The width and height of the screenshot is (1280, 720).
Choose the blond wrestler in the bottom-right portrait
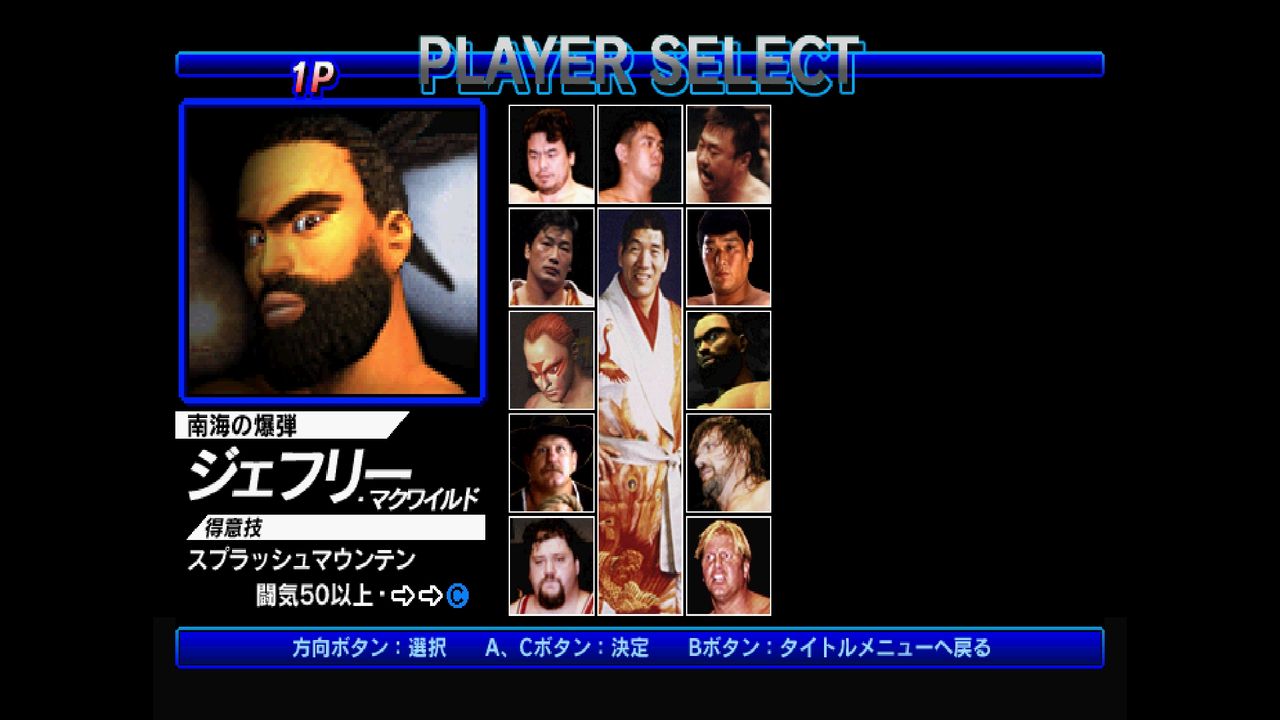729,565
